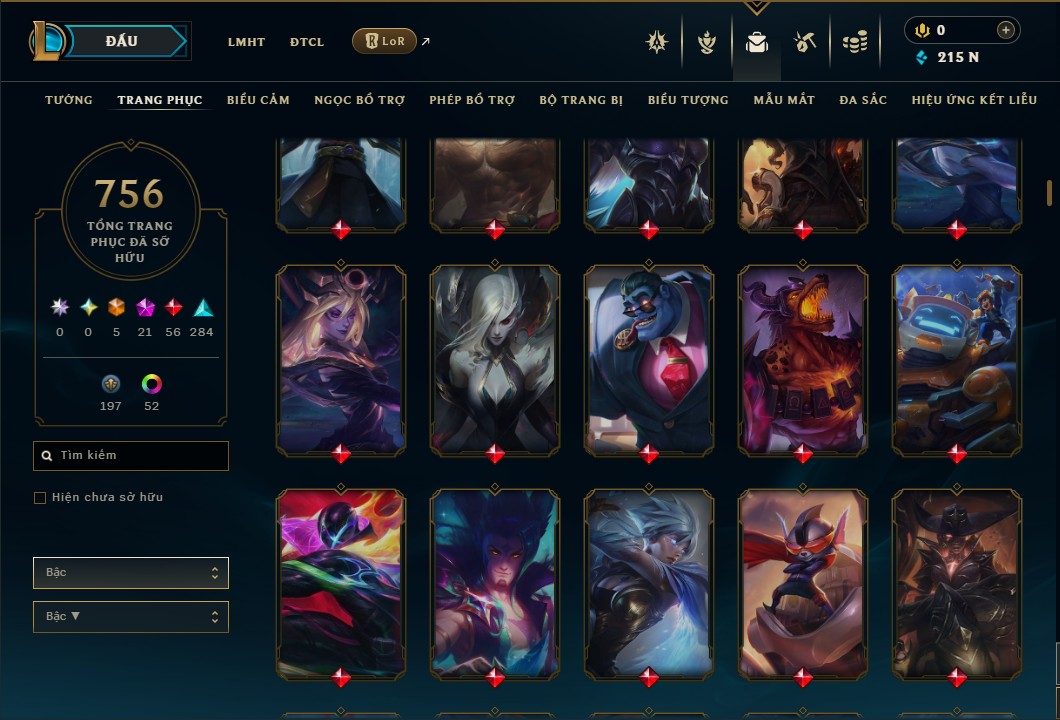Go to the PHÉP BỔ TRỢ tab

[x=472, y=100]
